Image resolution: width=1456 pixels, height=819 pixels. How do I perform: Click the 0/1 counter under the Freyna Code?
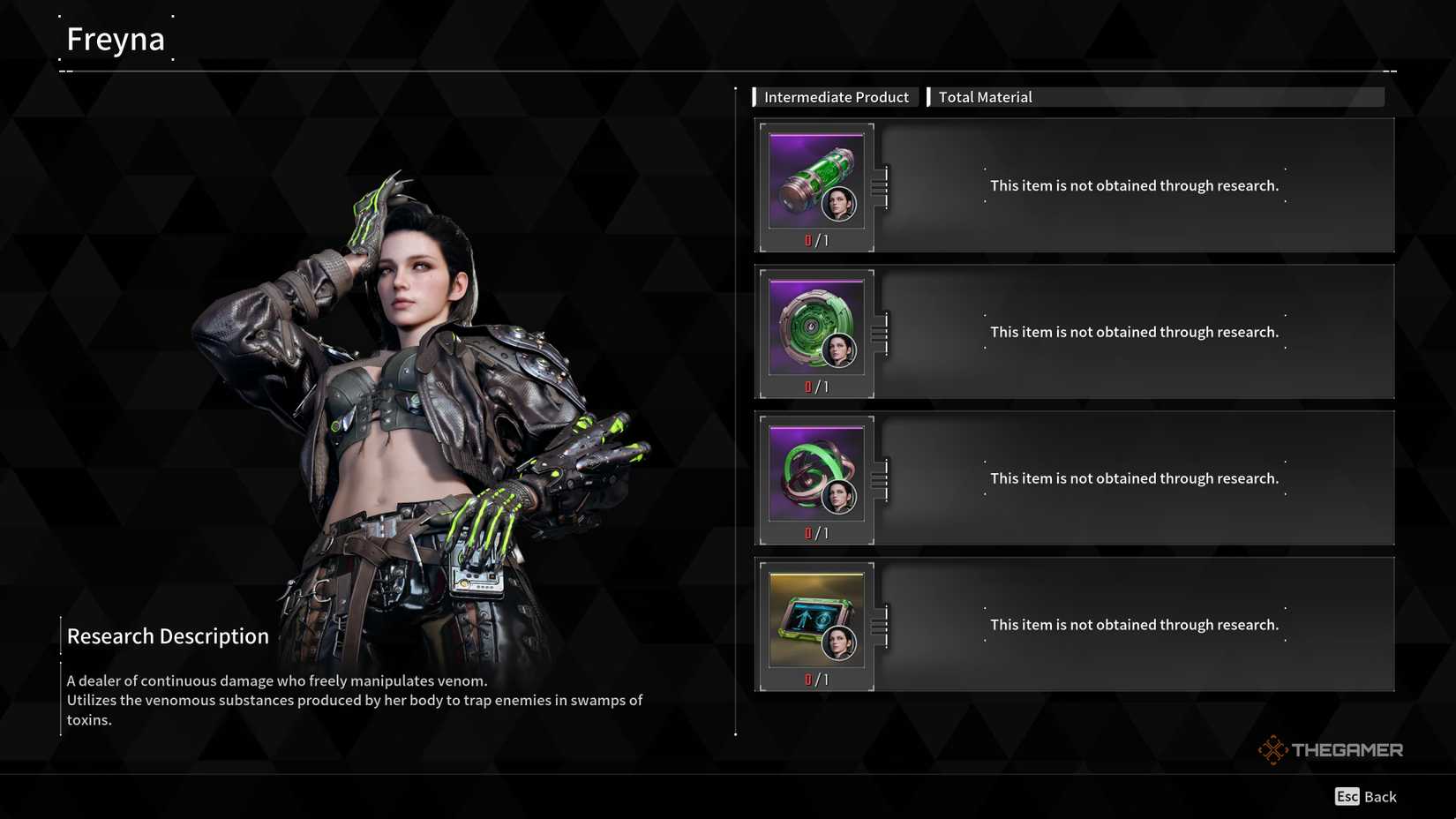point(816,679)
